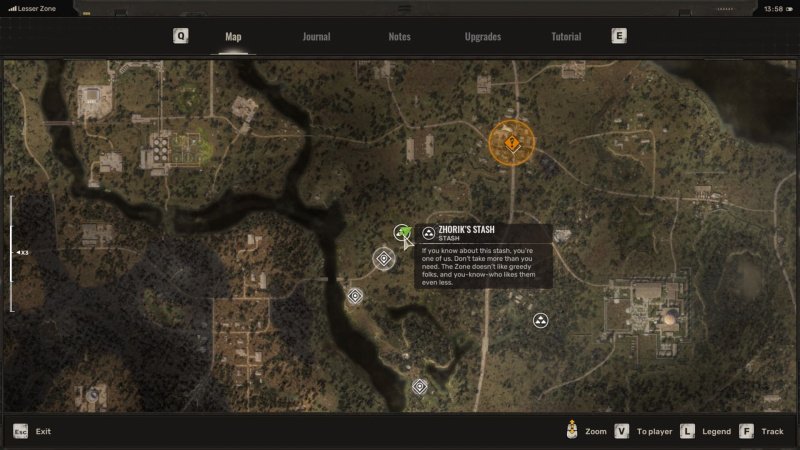Screen dimensions: 800x450
Task: Select the orange quest objective marker
Action: pos(512,143)
